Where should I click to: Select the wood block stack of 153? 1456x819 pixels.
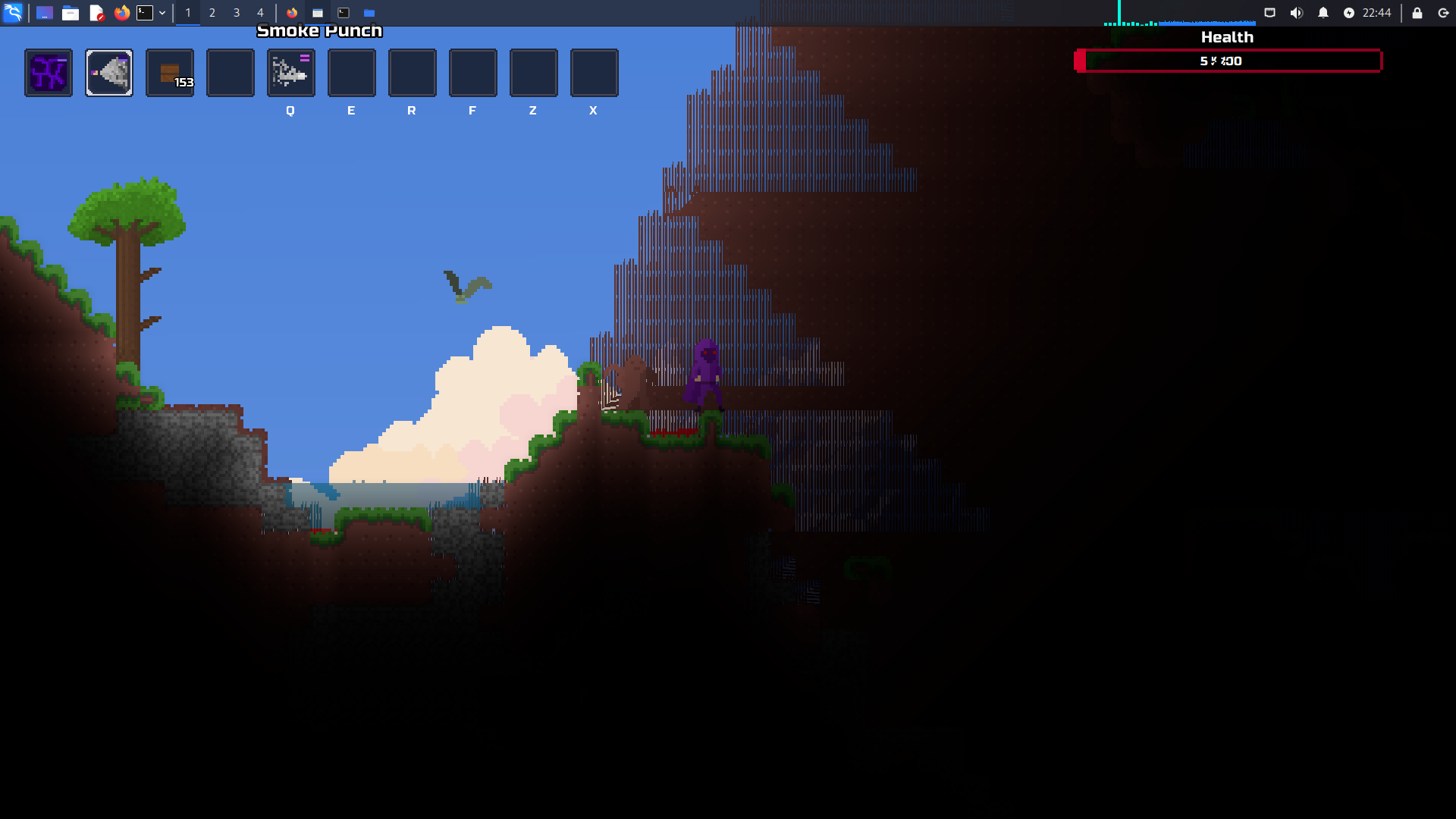(x=170, y=73)
